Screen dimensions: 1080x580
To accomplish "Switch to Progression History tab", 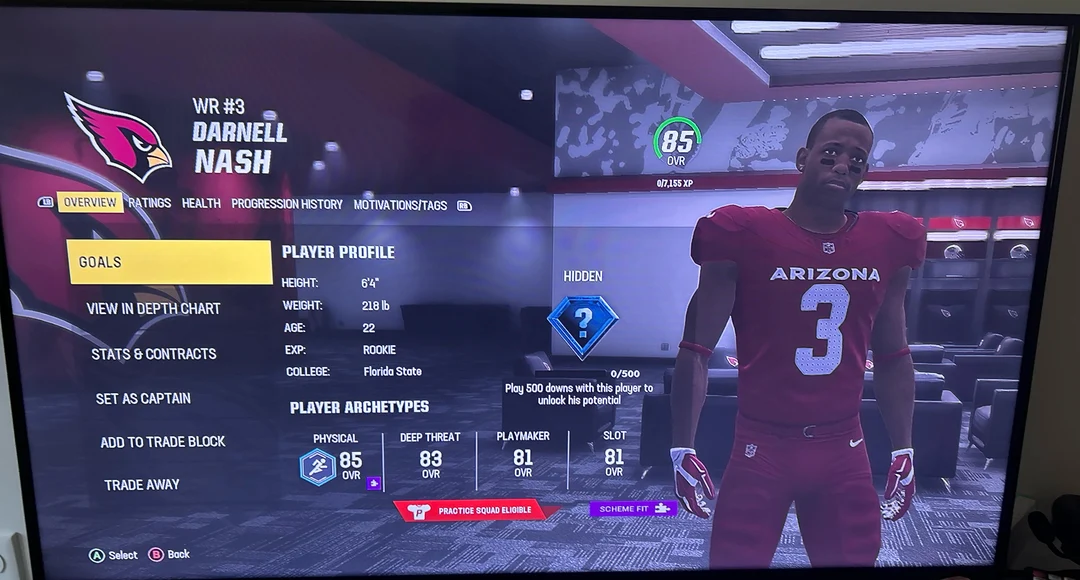I will point(287,204).
